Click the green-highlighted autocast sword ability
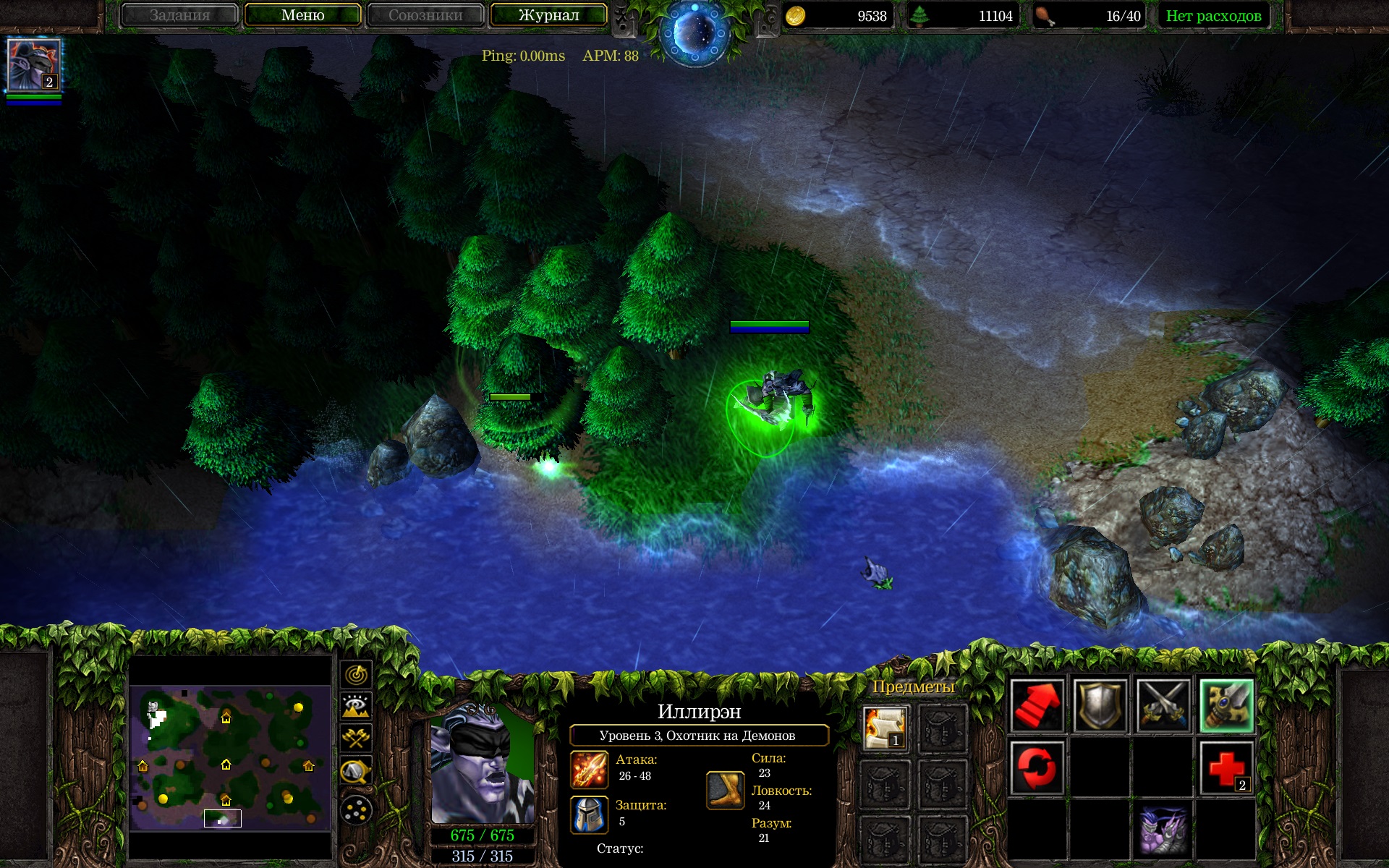Screen dimensions: 1389x868 [1226, 705]
